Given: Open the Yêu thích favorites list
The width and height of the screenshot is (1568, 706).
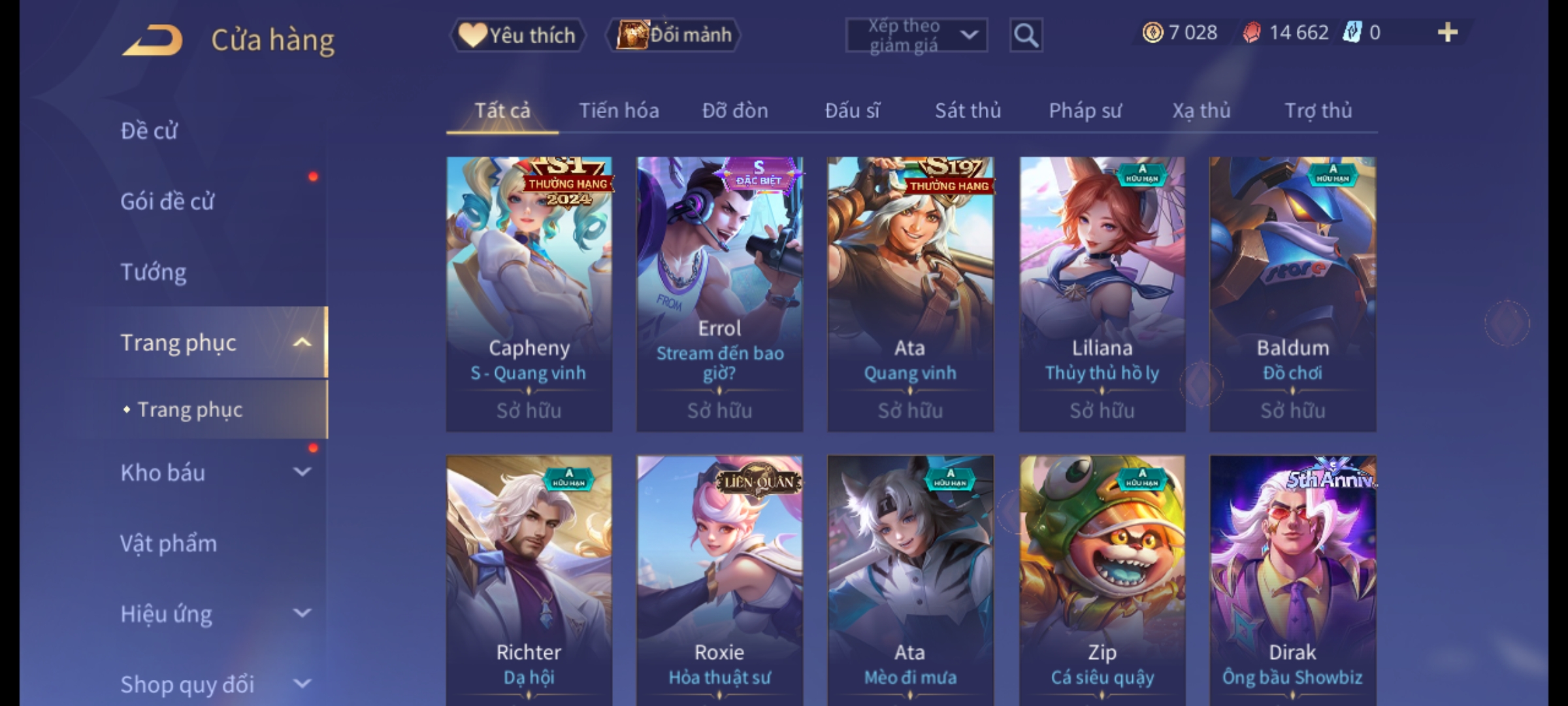Looking at the screenshot, I should [x=517, y=35].
